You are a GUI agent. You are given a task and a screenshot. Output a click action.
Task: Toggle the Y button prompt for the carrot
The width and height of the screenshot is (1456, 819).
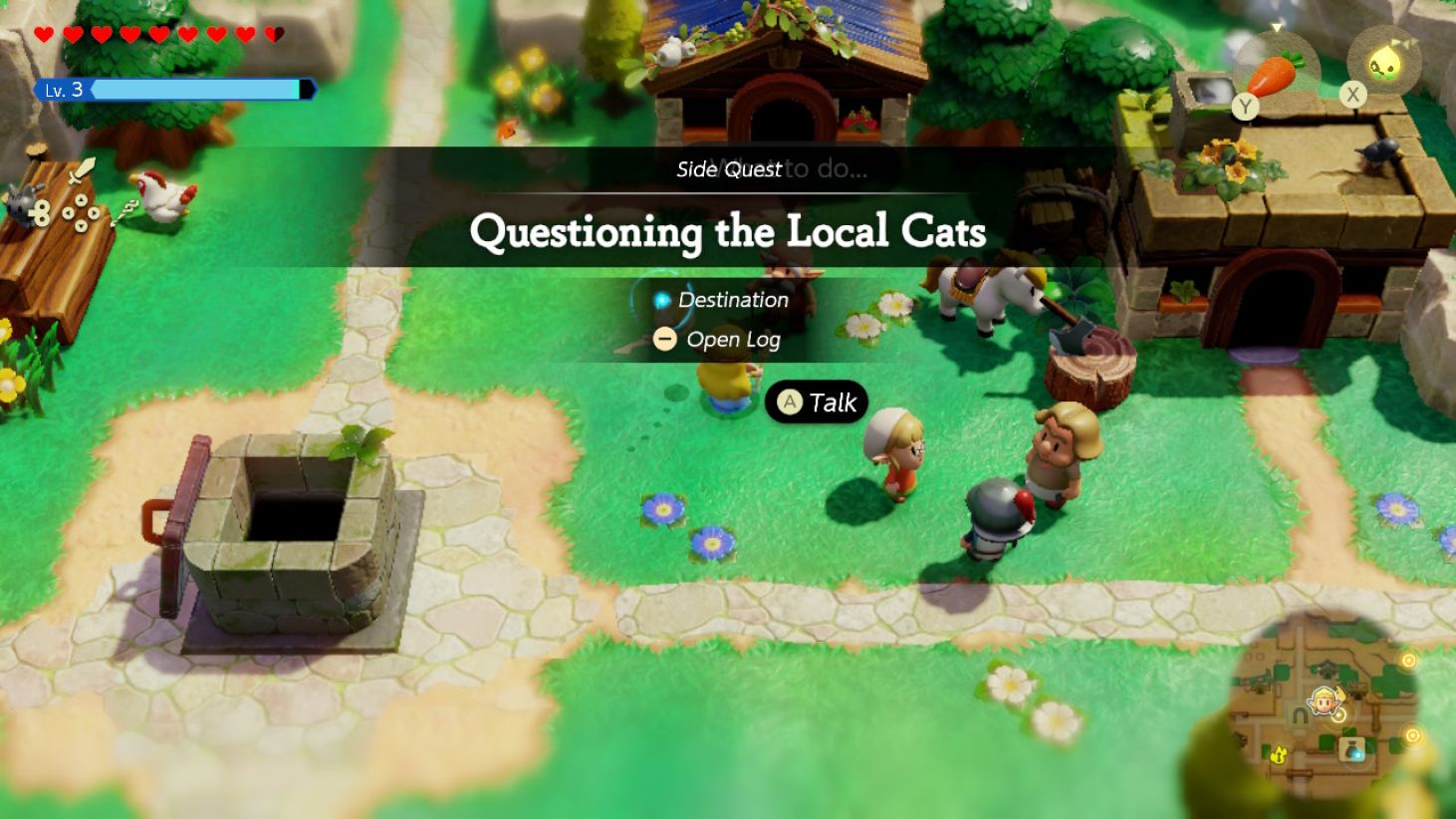[1246, 107]
